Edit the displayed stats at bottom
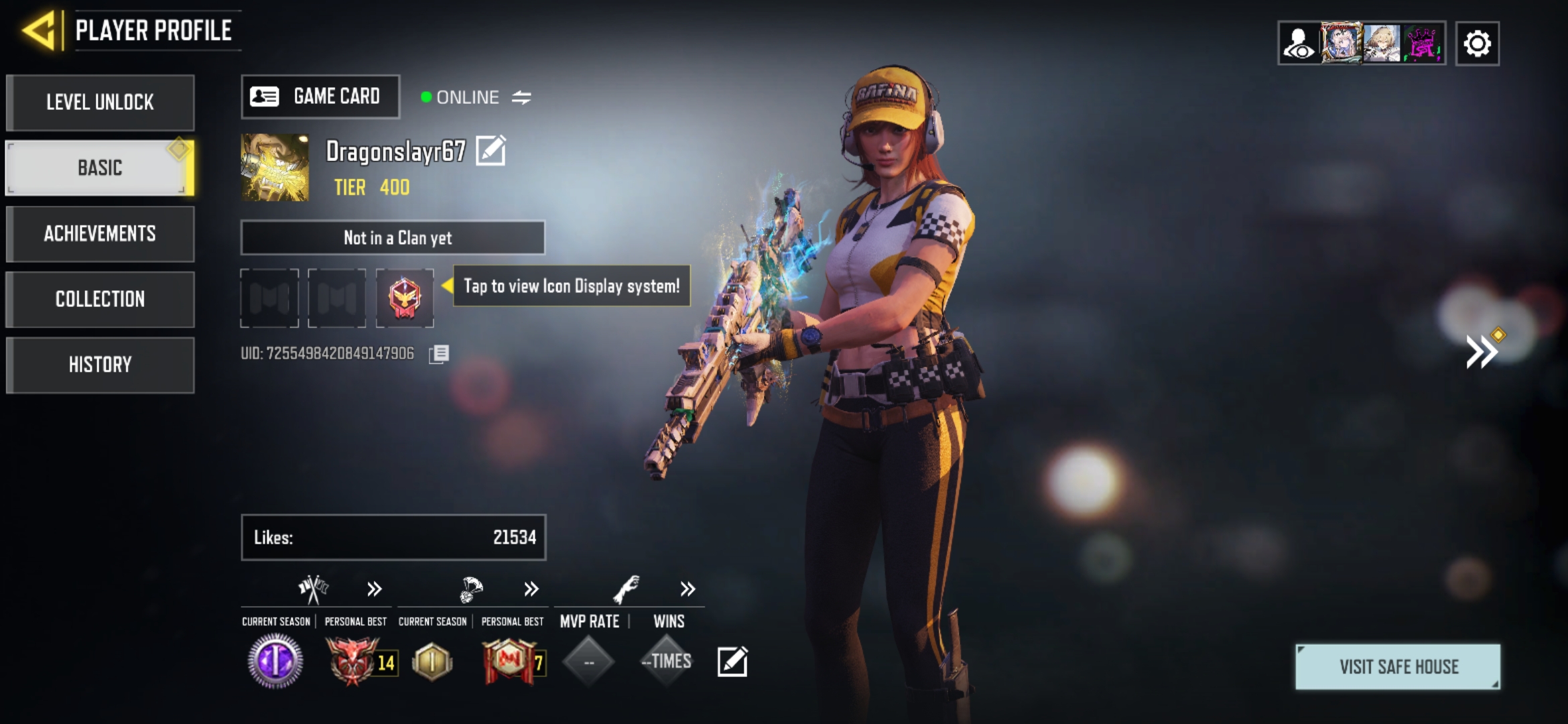Screen dimensions: 1568x724 [x=732, y=662]
